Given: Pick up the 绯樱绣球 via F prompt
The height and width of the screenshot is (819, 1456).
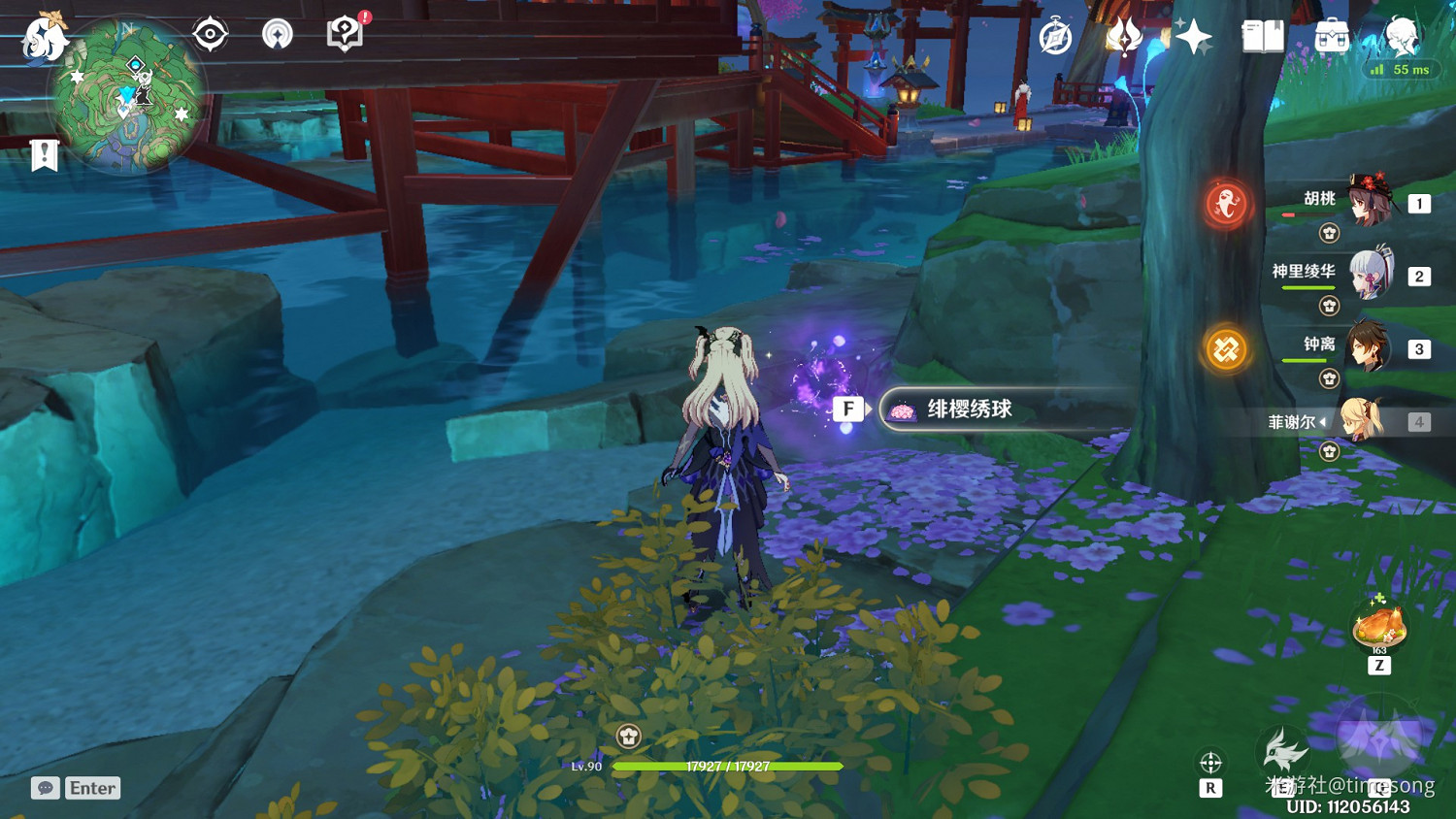Looking at the screenshot, I should (x=850, y=409).
